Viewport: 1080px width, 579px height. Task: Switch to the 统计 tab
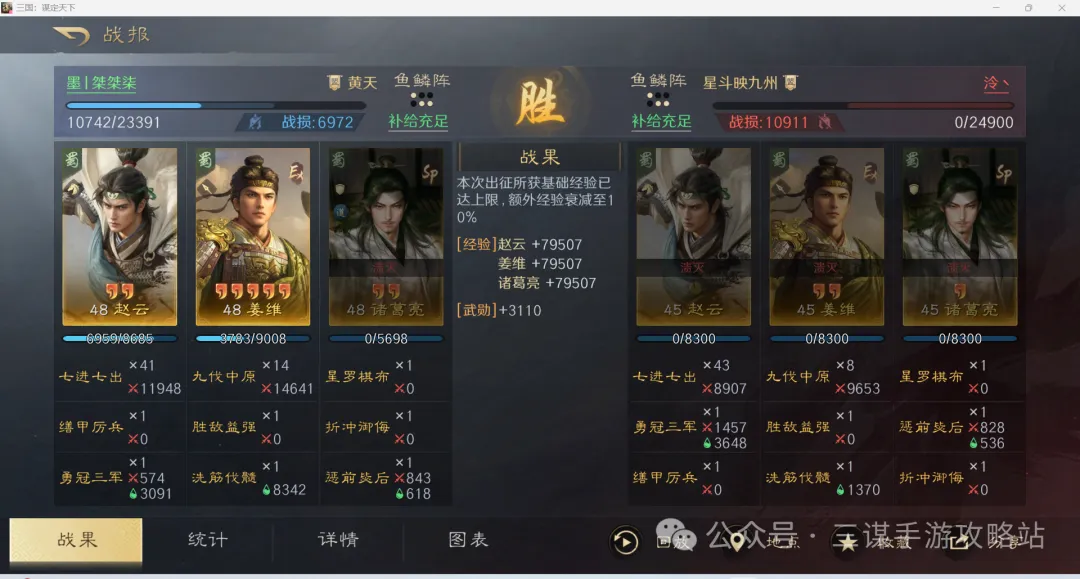[208, 540]
